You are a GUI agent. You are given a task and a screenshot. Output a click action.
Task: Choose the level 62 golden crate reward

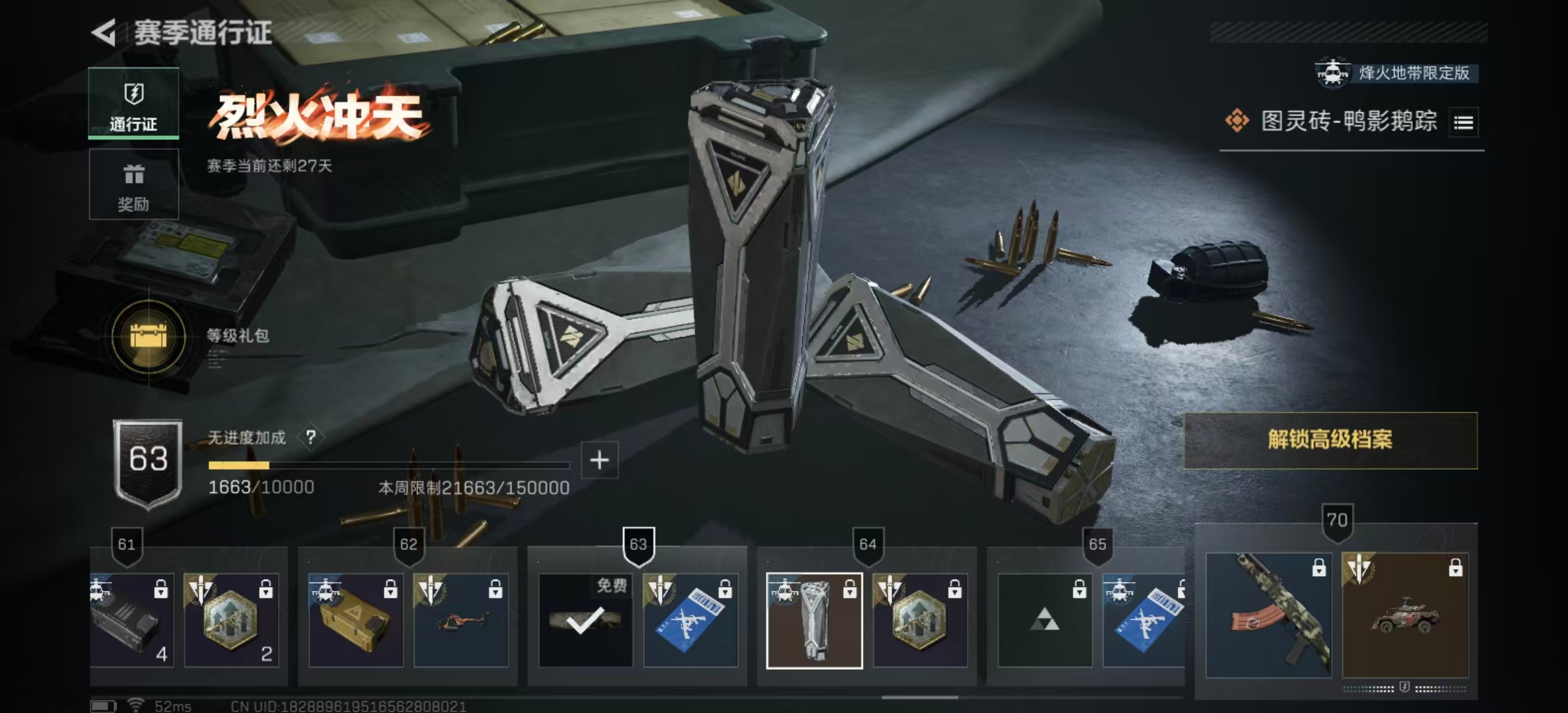pos(356,621)
